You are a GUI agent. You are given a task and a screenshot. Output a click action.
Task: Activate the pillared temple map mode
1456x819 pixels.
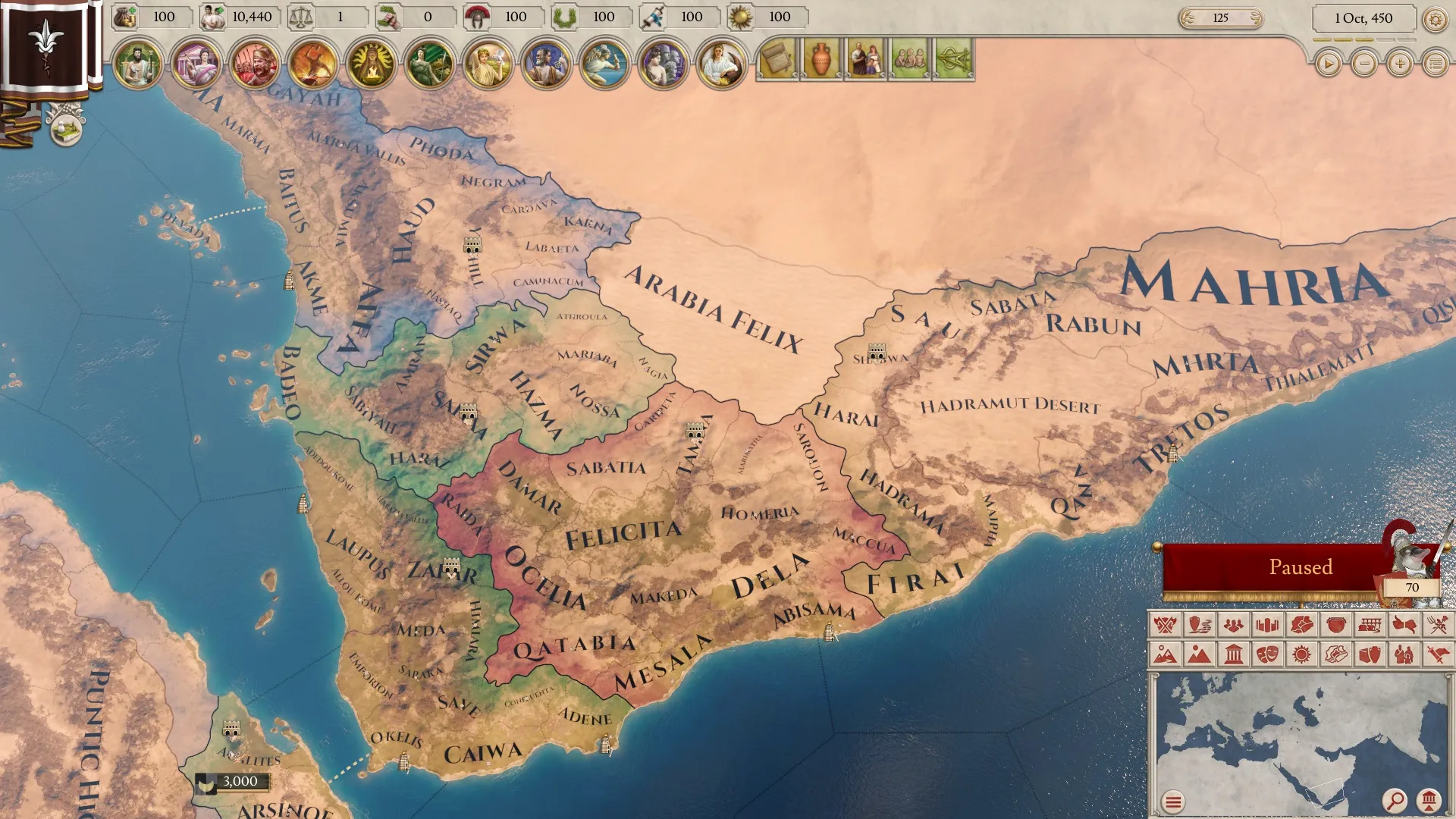click(1234, 654)
